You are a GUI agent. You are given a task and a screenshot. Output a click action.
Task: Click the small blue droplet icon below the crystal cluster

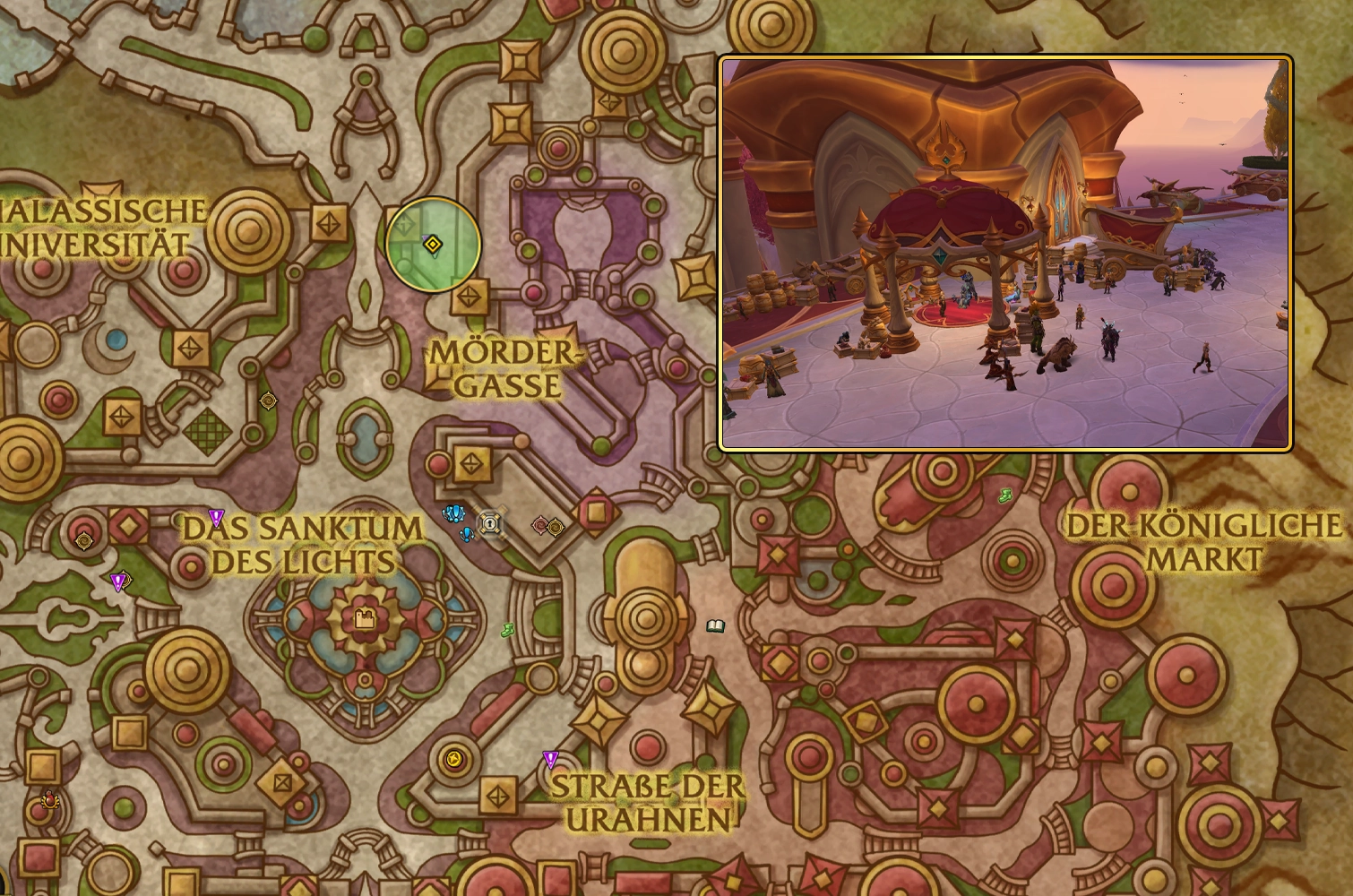tap(466, 535)
